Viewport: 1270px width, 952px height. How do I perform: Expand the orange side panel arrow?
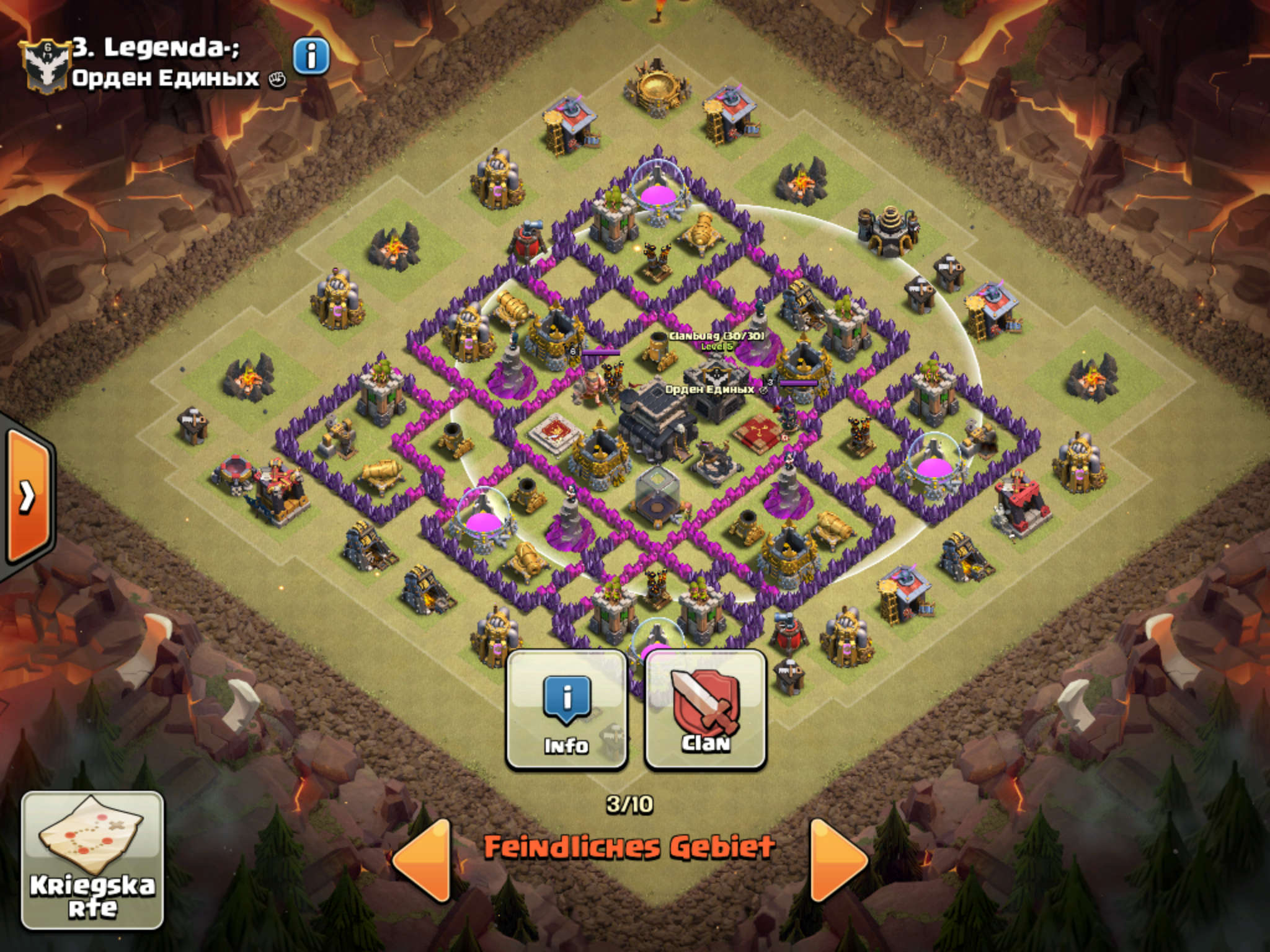coord(28,496)
